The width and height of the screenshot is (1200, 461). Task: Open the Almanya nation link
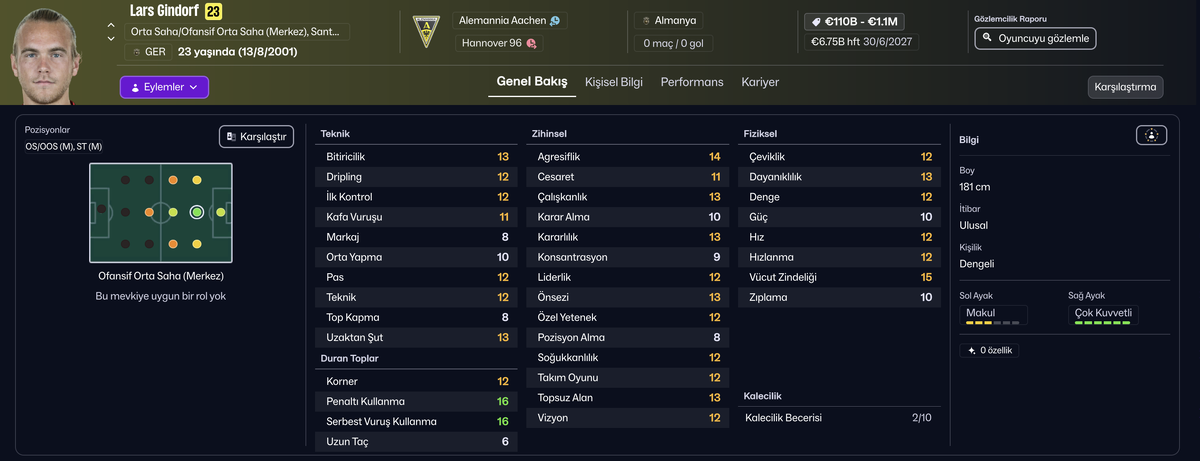(x=677, y=20)
